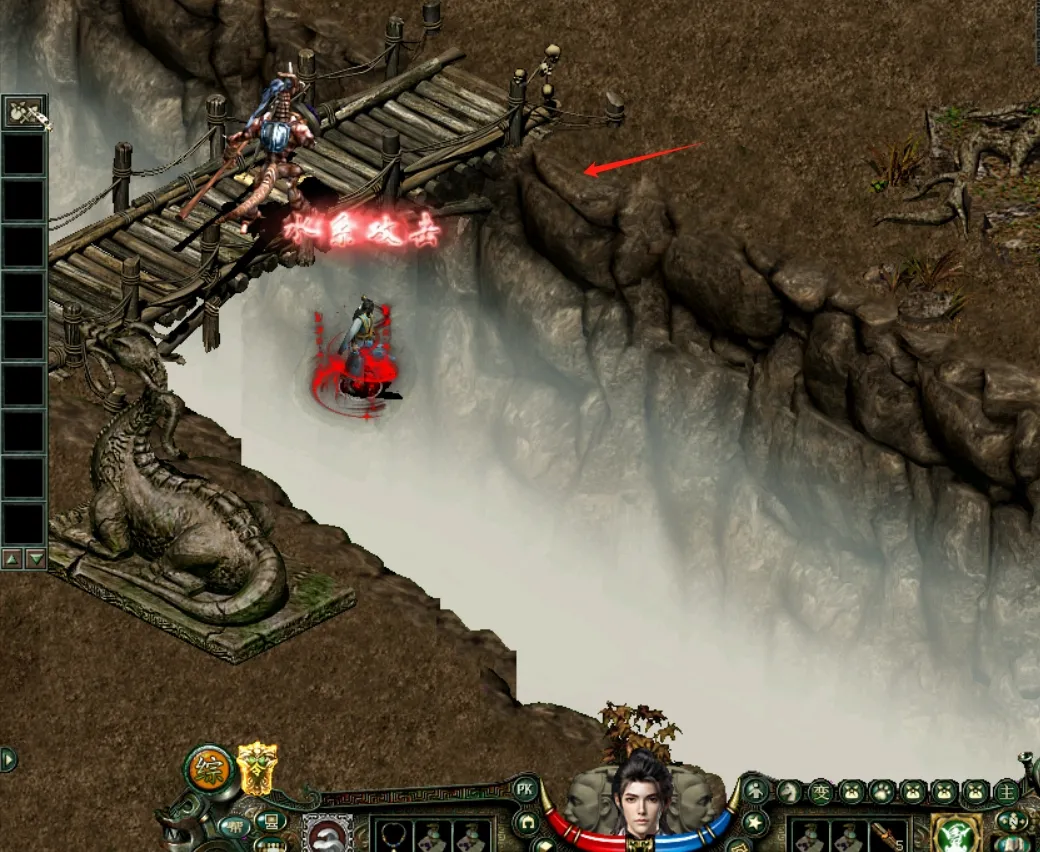Expand the small arrow tab at left edge
This screenshot has width=1040, height=852.
(x=6, y=759)
